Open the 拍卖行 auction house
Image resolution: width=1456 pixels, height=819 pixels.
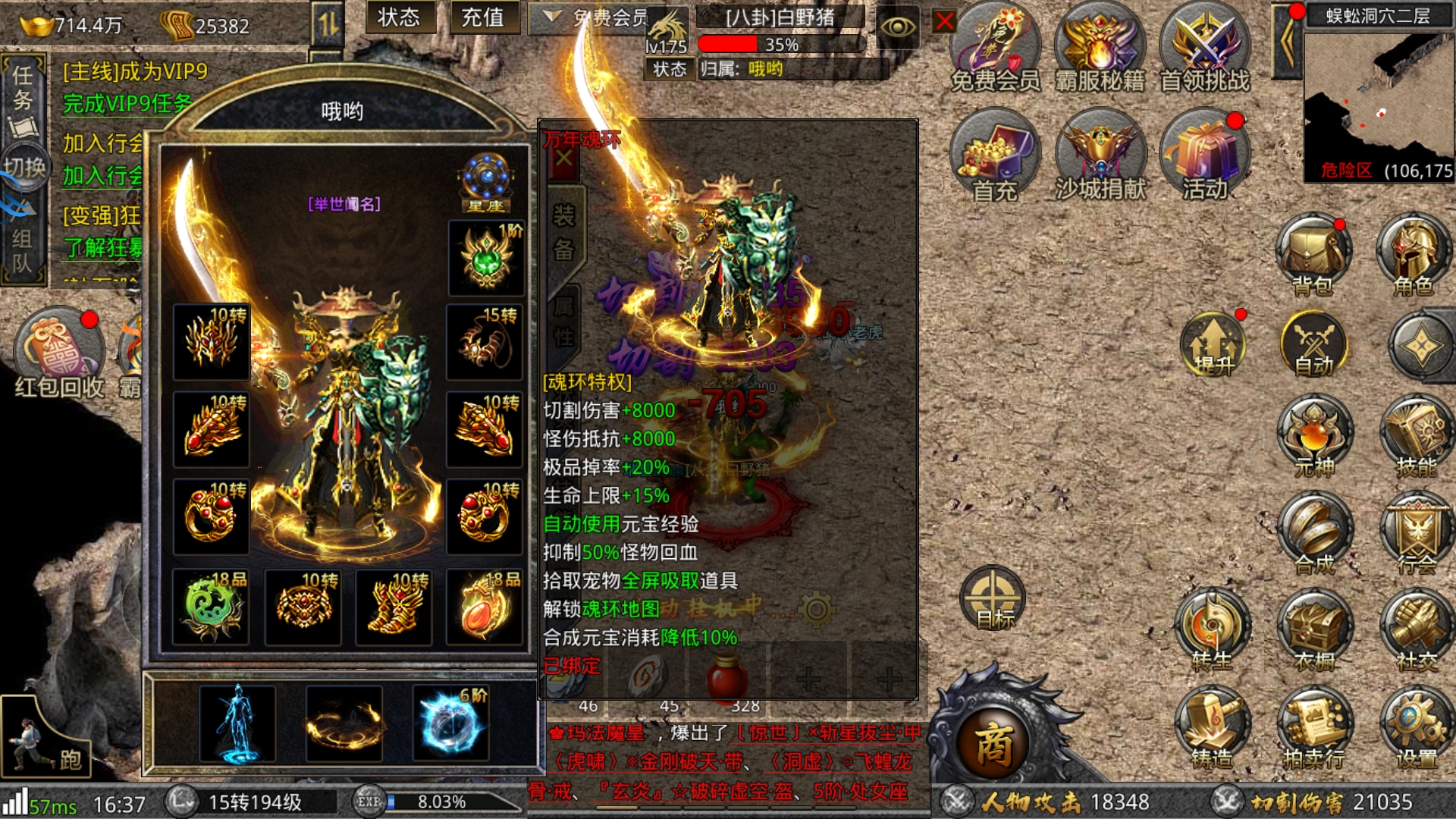(1314, 728)
